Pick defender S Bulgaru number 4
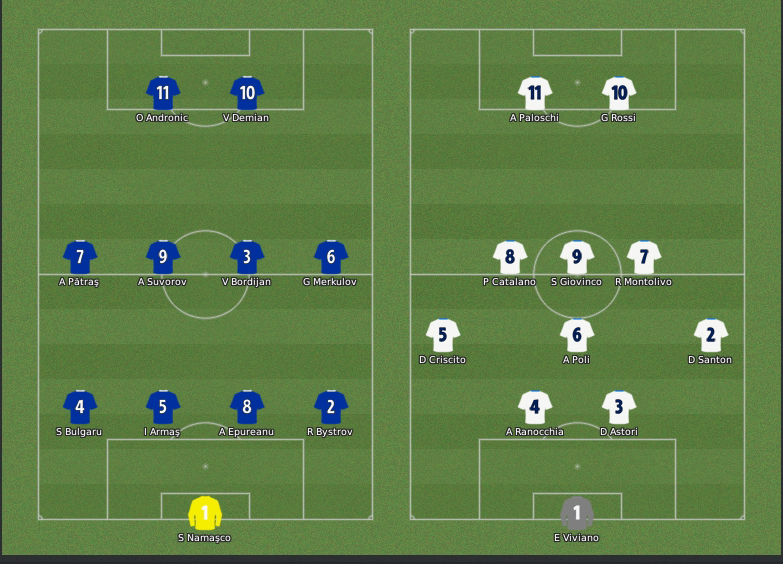 coord(80,407)
